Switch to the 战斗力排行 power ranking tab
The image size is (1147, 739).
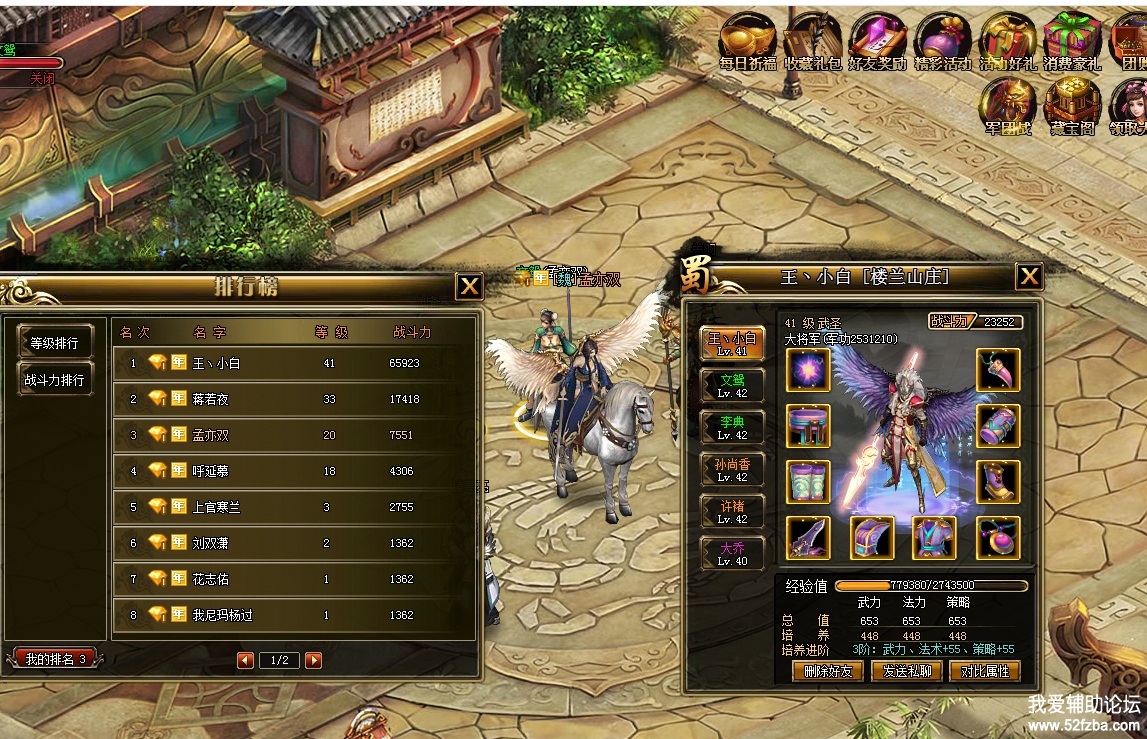pyautogui.click(x=56, y=380)
